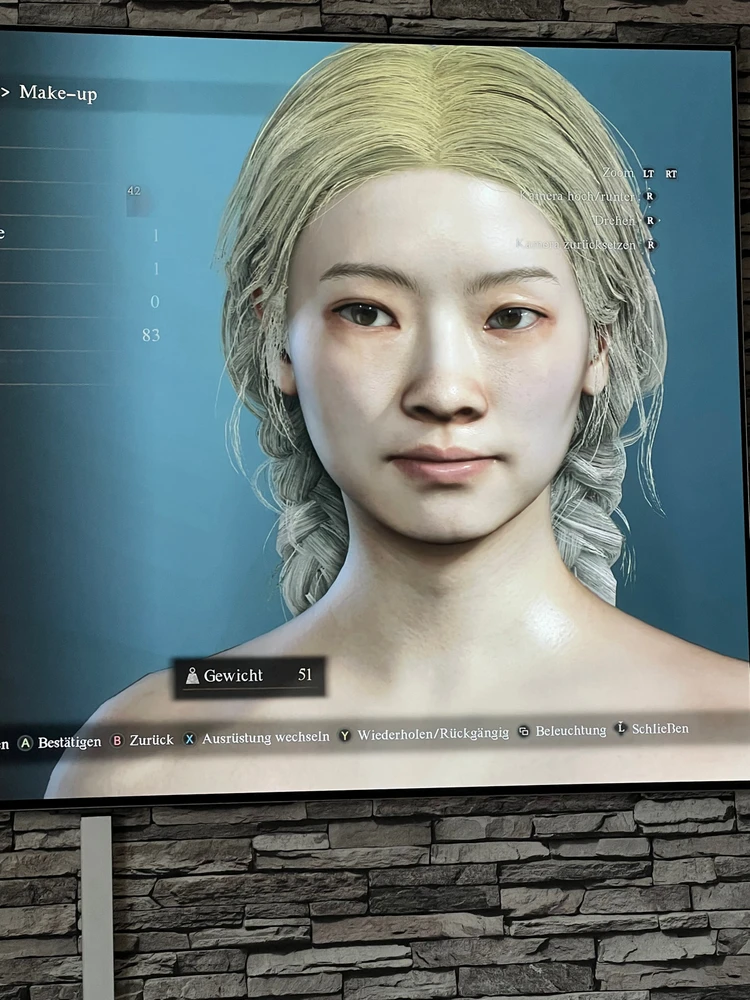Select the Make-up menu heading
Viewport: 750px width, 1000px height.
58,94
